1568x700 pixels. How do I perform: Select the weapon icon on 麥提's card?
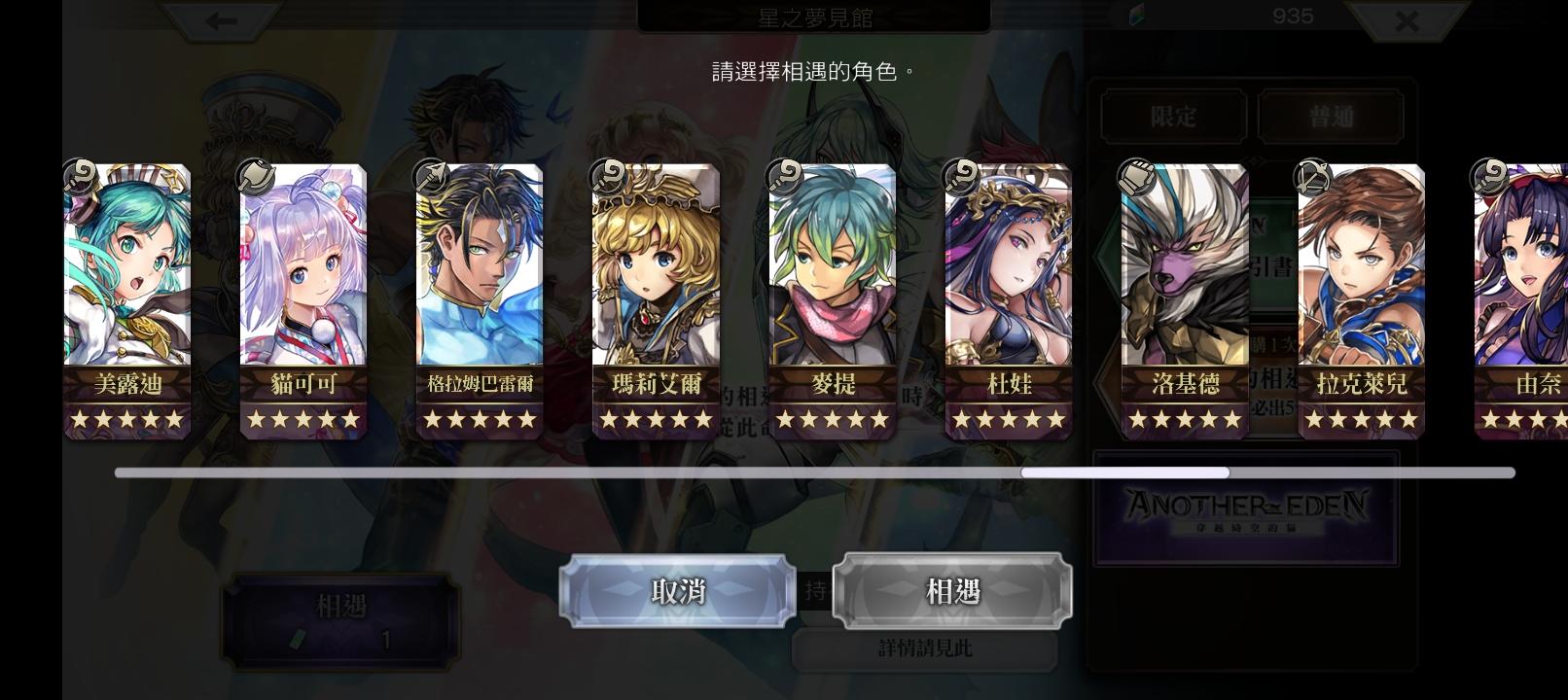pyautogui.click(x=784, y=177)
